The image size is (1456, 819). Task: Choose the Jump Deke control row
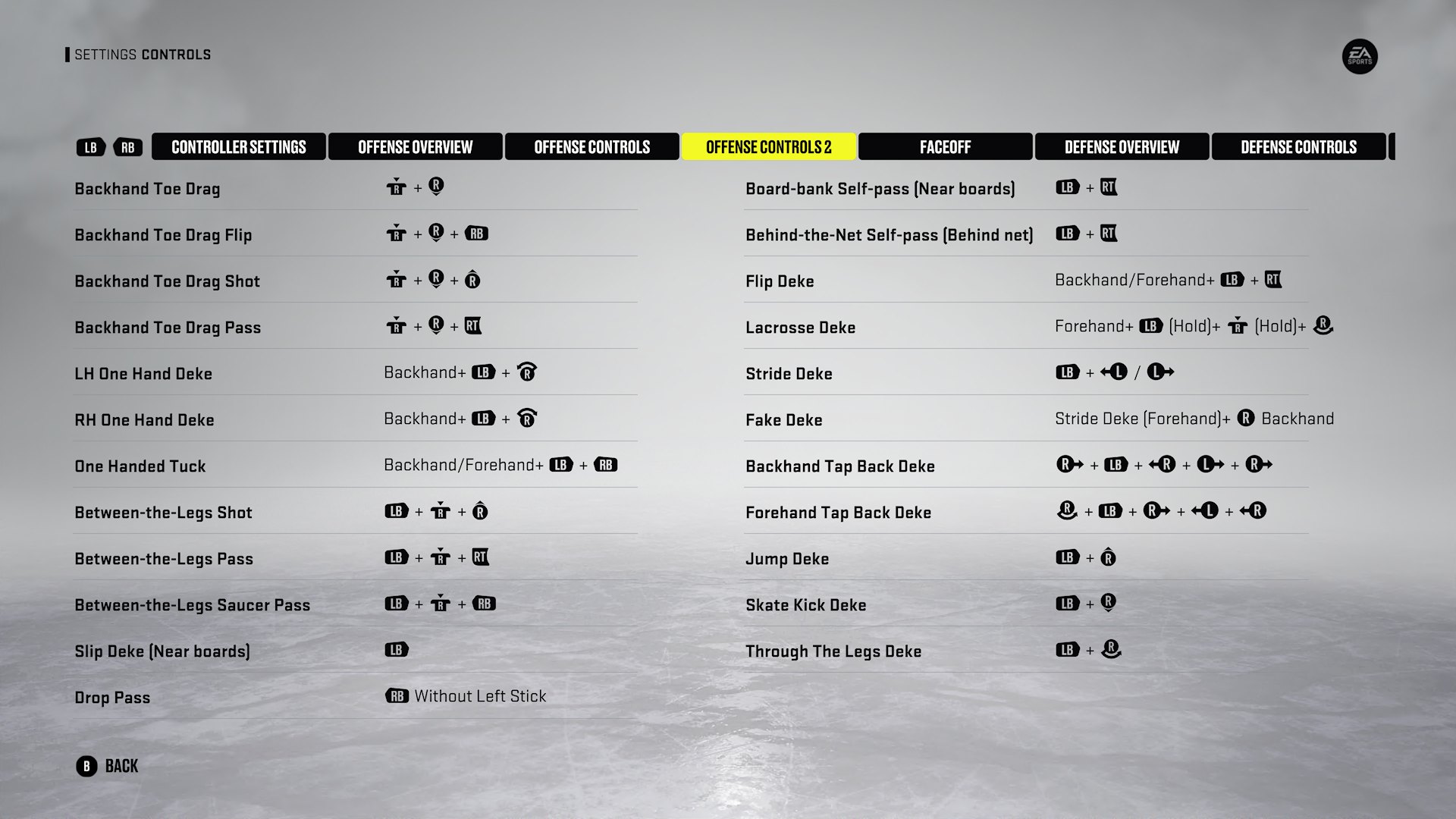click(786, 559)
